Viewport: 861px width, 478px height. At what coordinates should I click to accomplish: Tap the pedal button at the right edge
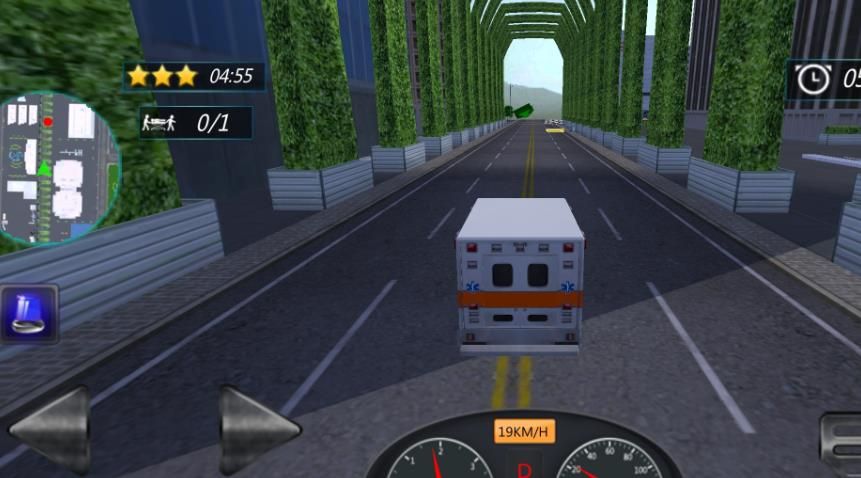click(x=842, y=444)
